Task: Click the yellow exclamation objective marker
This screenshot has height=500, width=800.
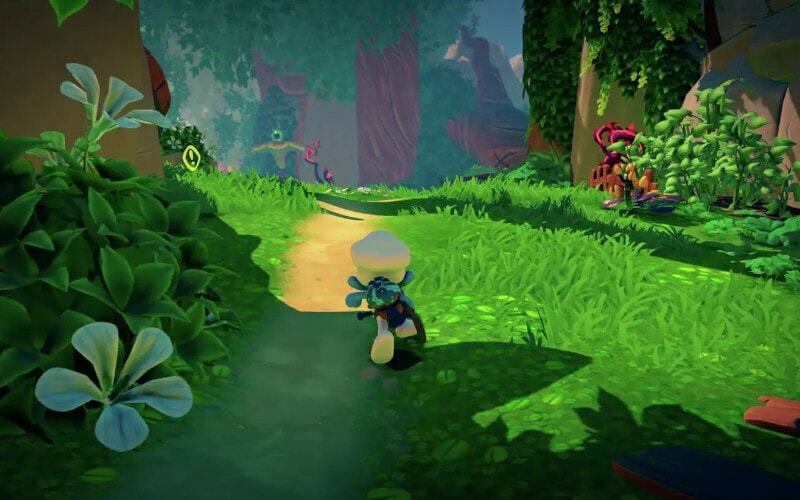Action: coord(192,155)
